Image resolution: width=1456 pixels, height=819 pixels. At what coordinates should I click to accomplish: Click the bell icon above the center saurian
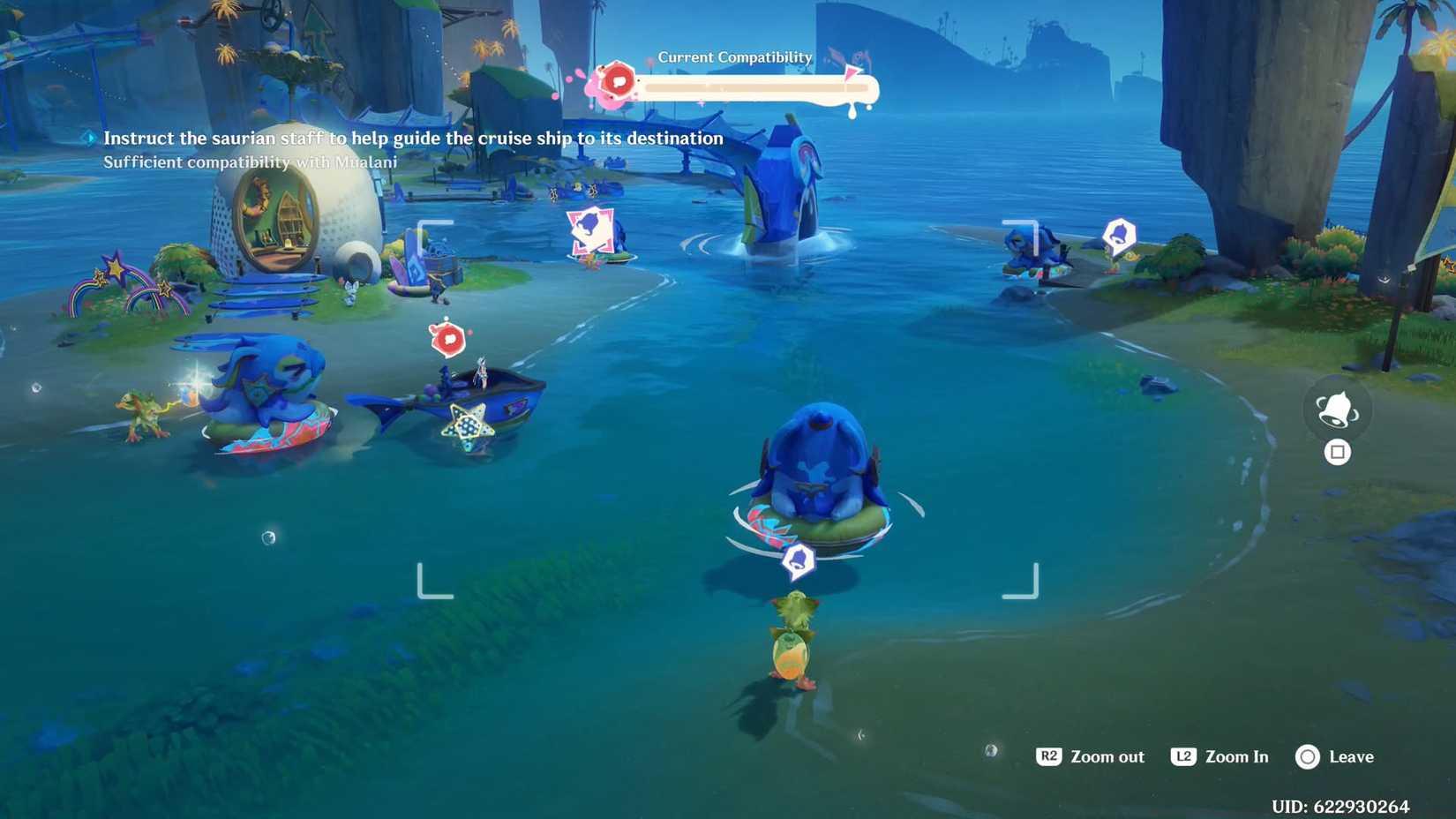pos(798,558)
